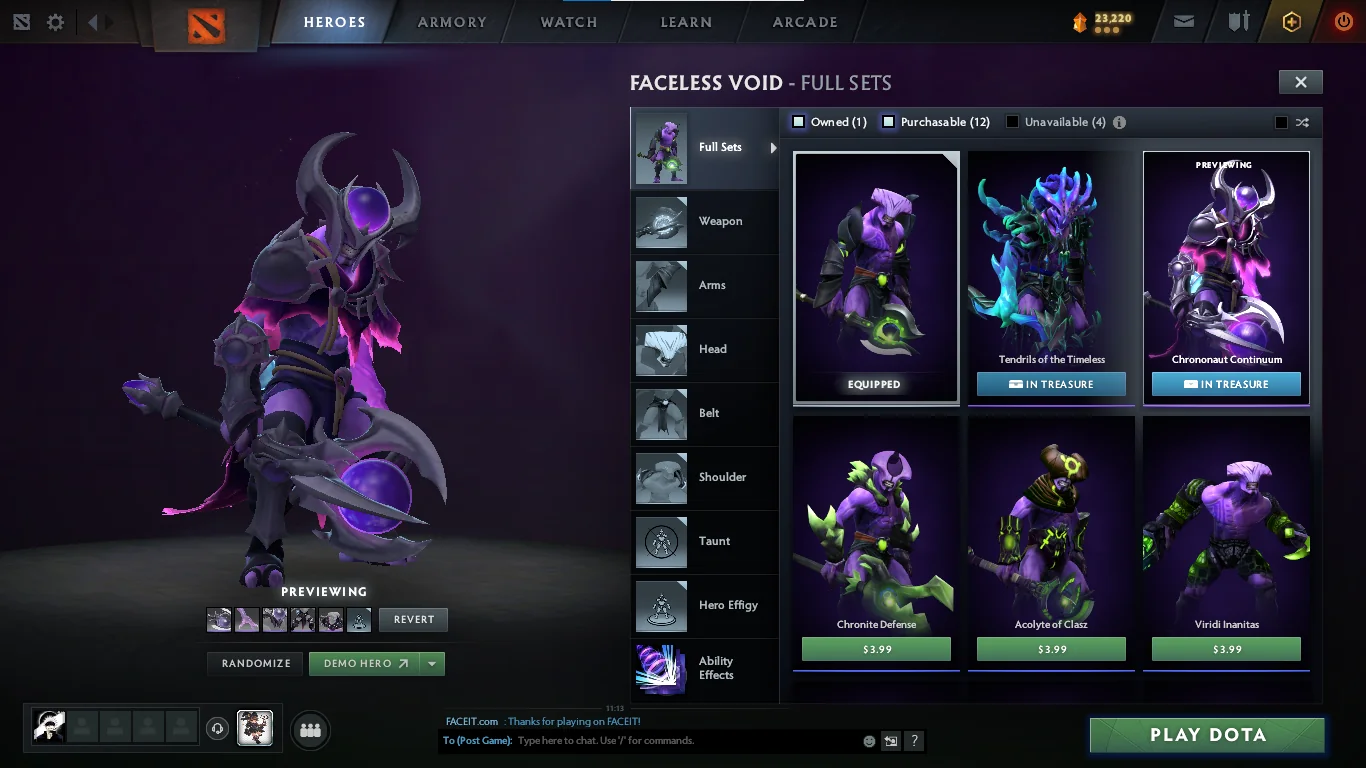Preview the Tendrils of the Timeless set
Screen dimensions: 1366x768
point(1051,270)
